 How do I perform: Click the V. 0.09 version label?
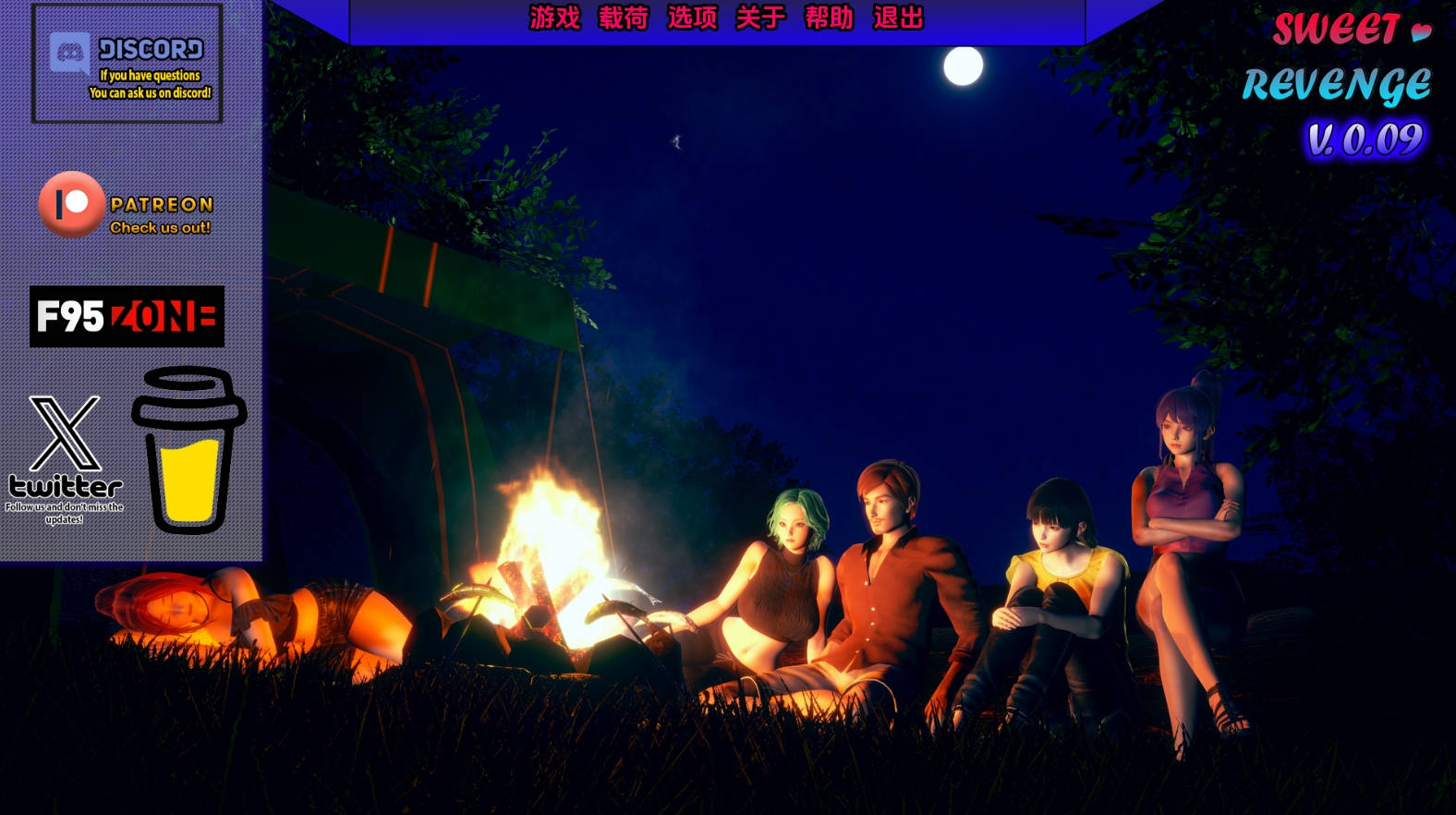(1365, 138)
